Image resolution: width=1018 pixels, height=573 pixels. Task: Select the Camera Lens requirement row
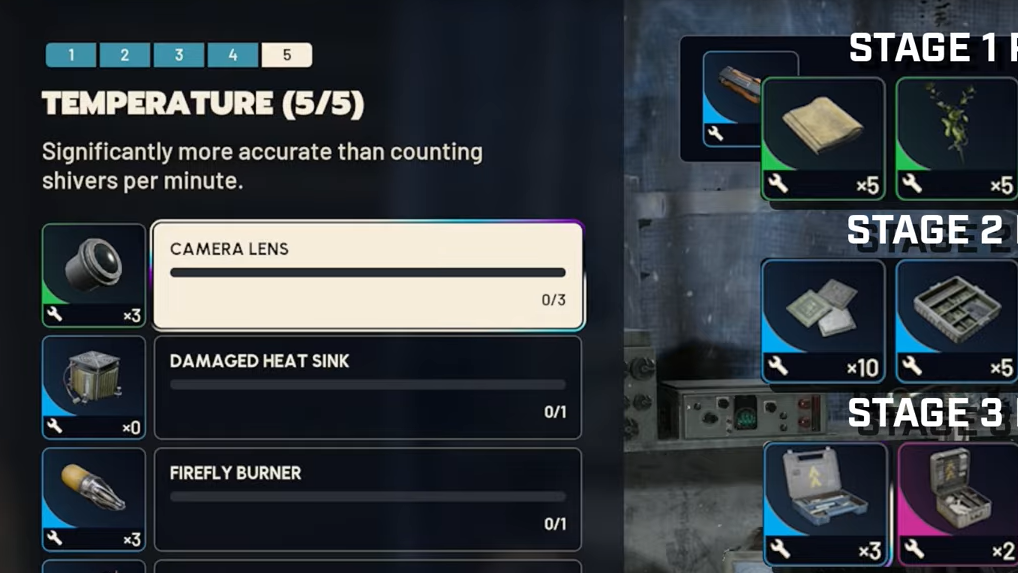click(368, 276)
